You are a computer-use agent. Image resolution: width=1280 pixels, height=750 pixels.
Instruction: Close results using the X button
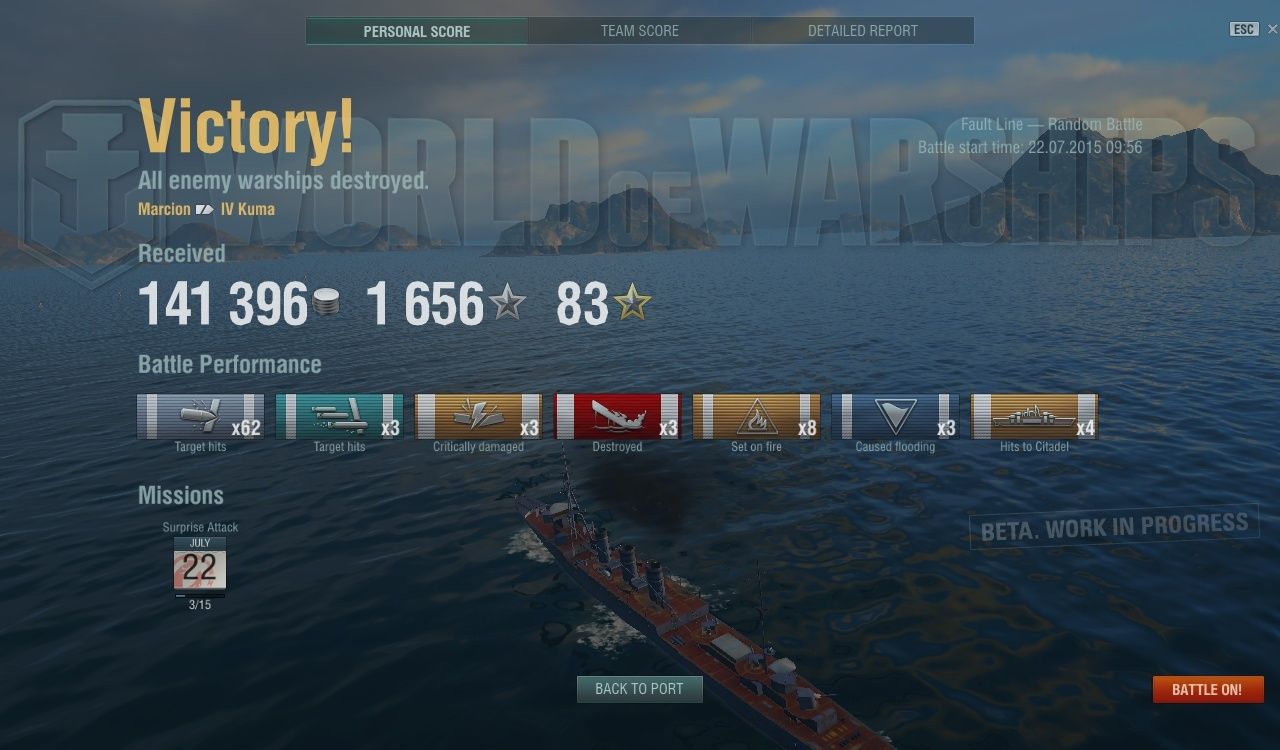pos(1273,29)
